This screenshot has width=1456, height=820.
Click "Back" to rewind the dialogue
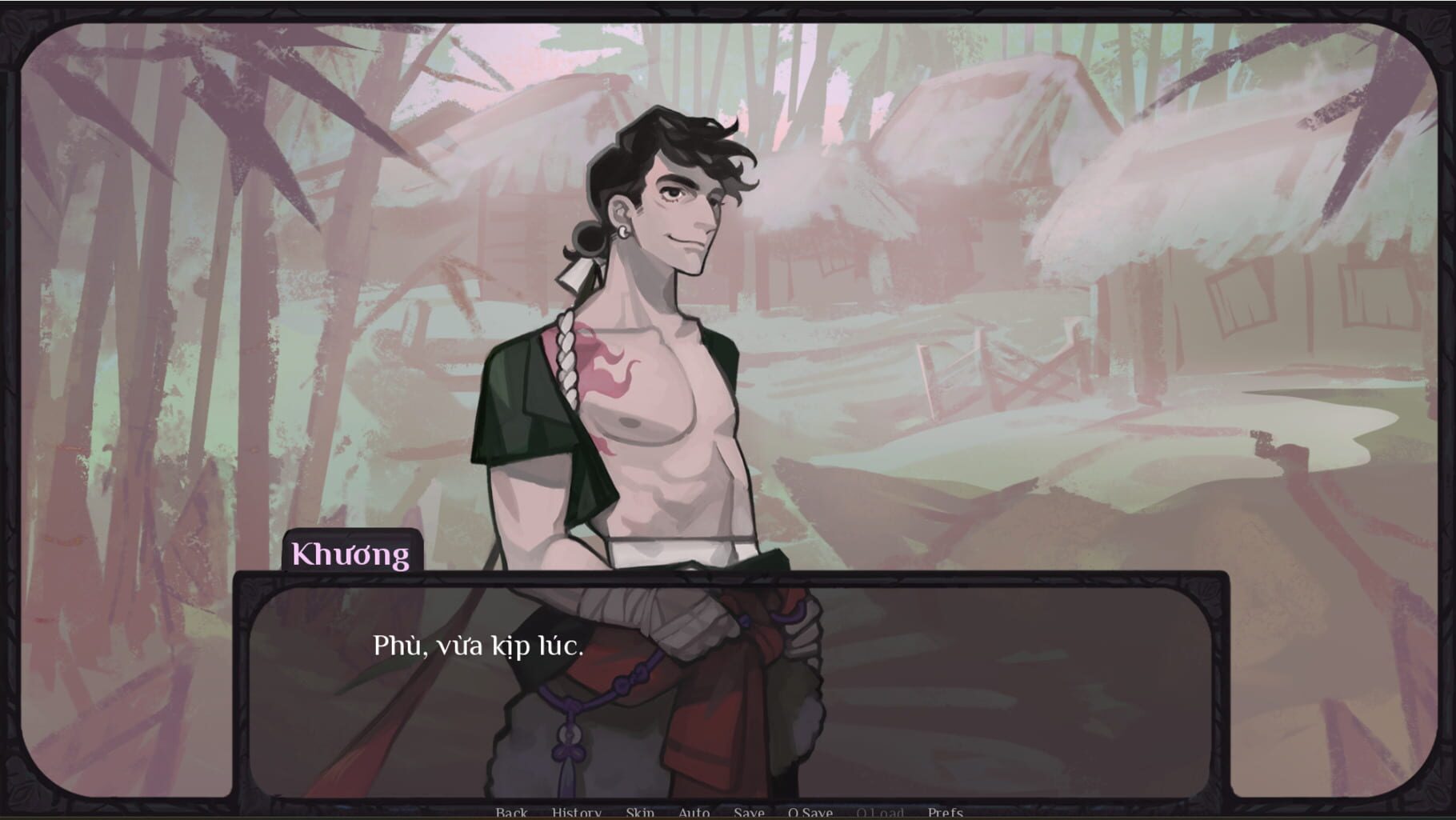point(512,812)
